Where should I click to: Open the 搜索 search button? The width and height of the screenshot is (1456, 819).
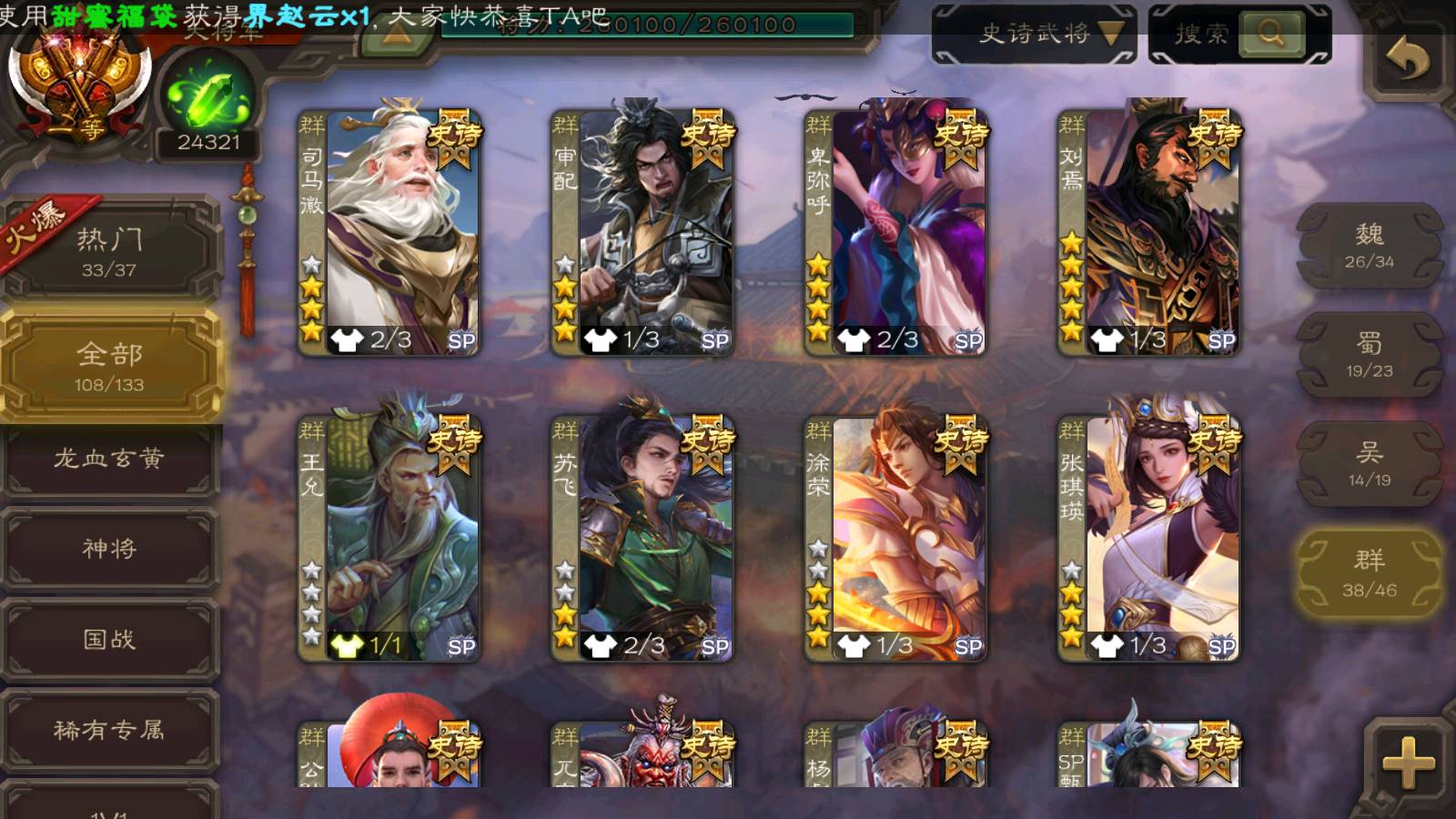(x=1239, y=35)
